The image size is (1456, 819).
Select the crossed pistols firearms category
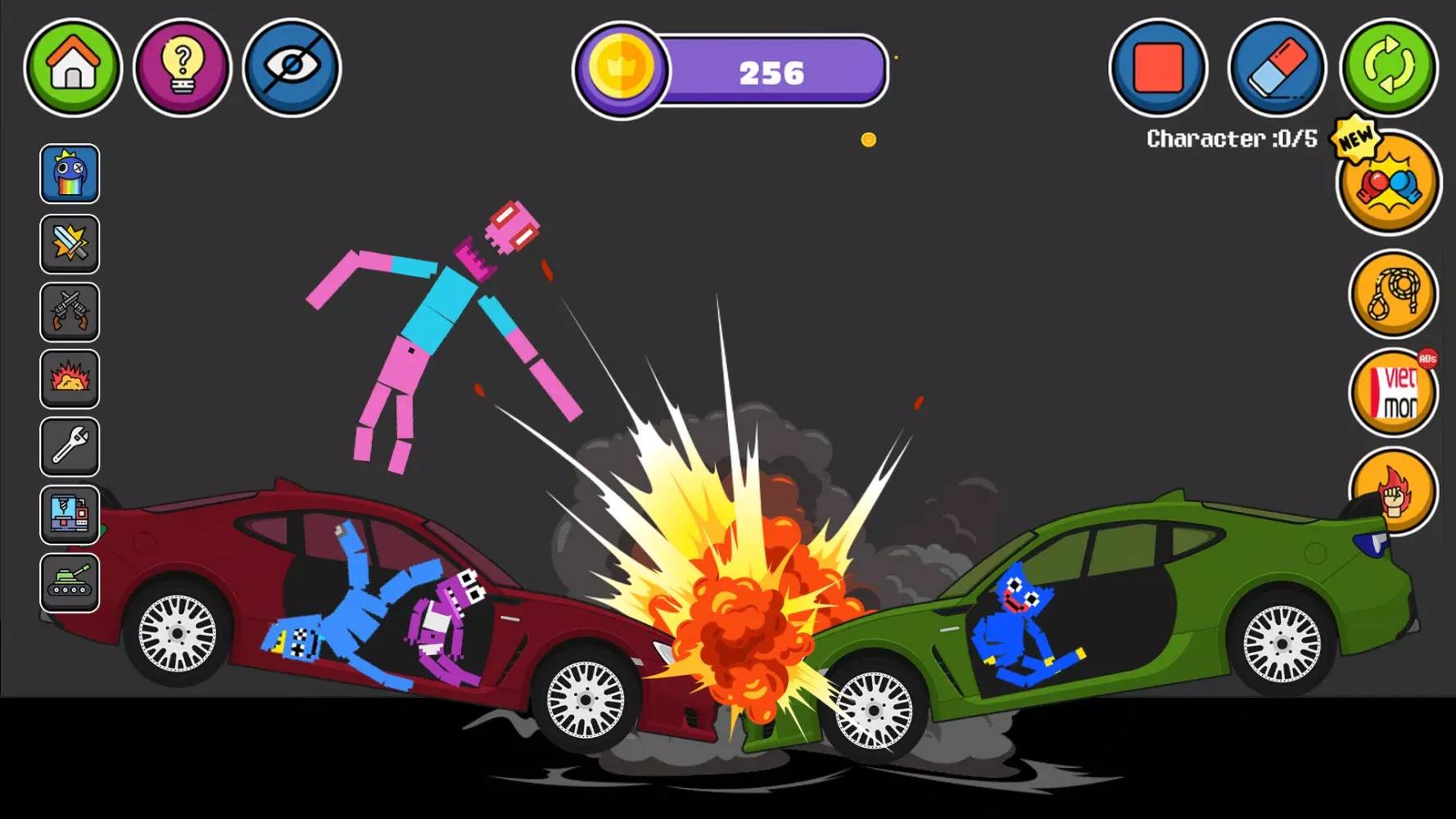point(70,312)
